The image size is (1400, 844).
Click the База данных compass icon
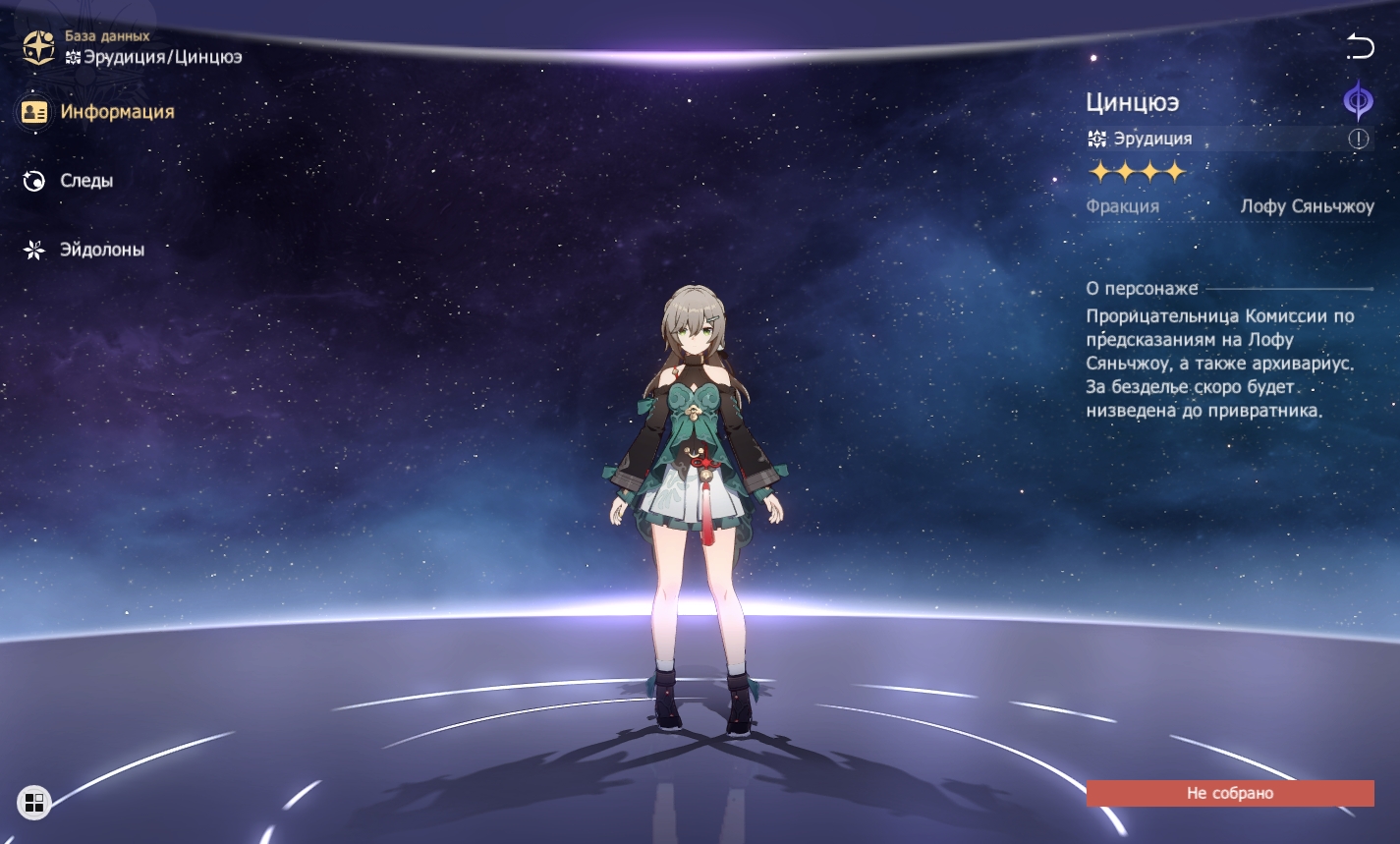coord(38,47)
